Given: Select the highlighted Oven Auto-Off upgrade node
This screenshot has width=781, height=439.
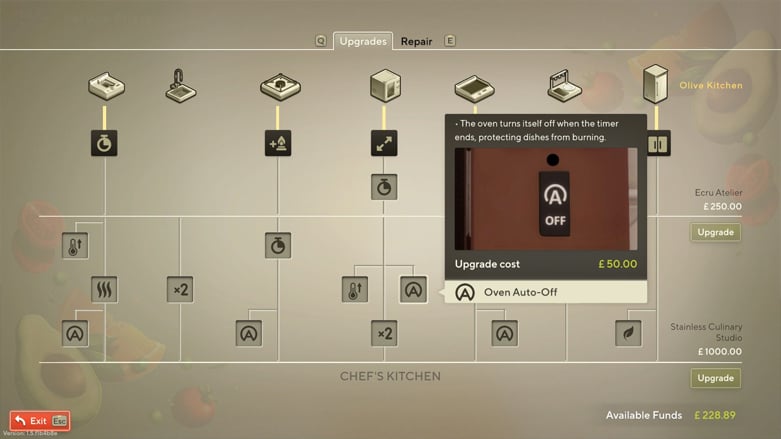Looking at the screenshot, I should [x=414, y=289].
